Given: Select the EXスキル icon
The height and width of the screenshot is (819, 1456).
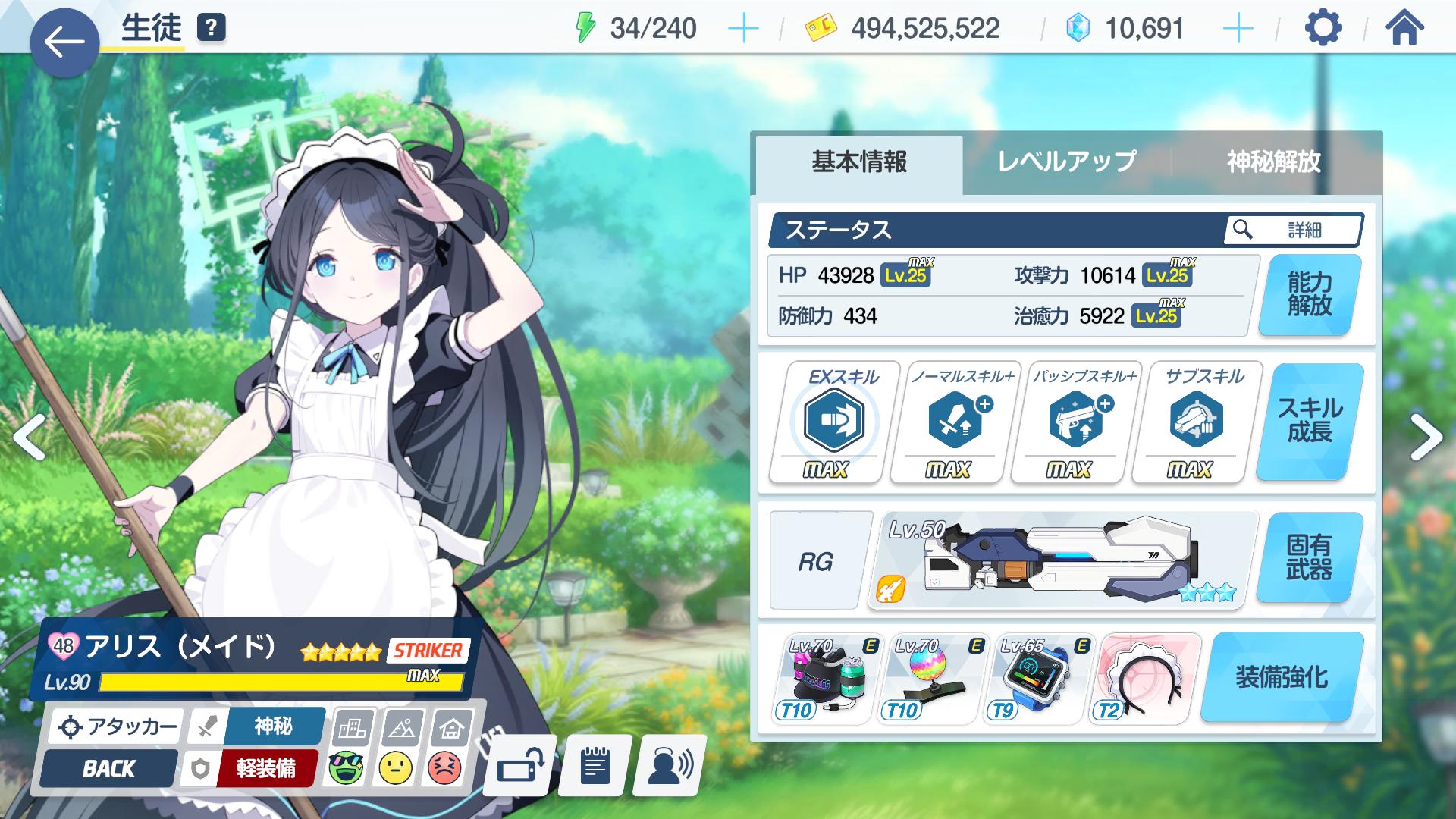Looking at the screenshot, I should 833,422.
